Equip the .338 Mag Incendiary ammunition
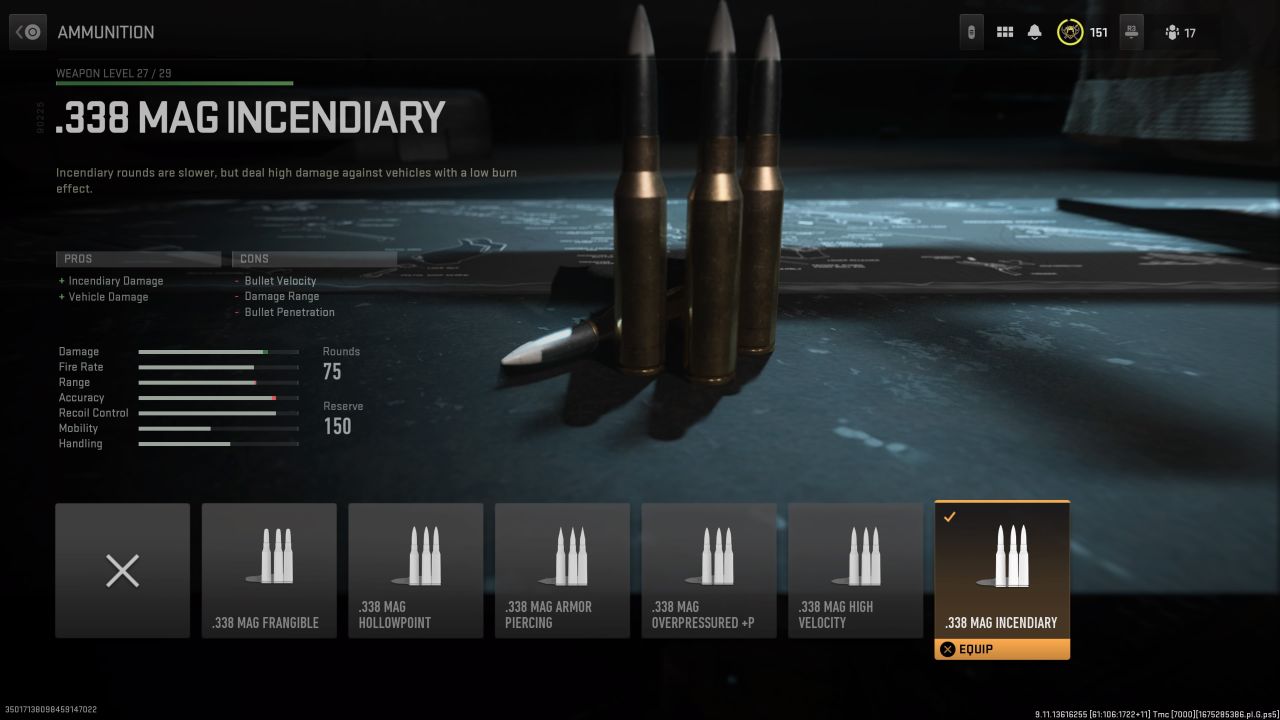The image size is (1280, 720). pyautogui.click(x=1001, y=649)
